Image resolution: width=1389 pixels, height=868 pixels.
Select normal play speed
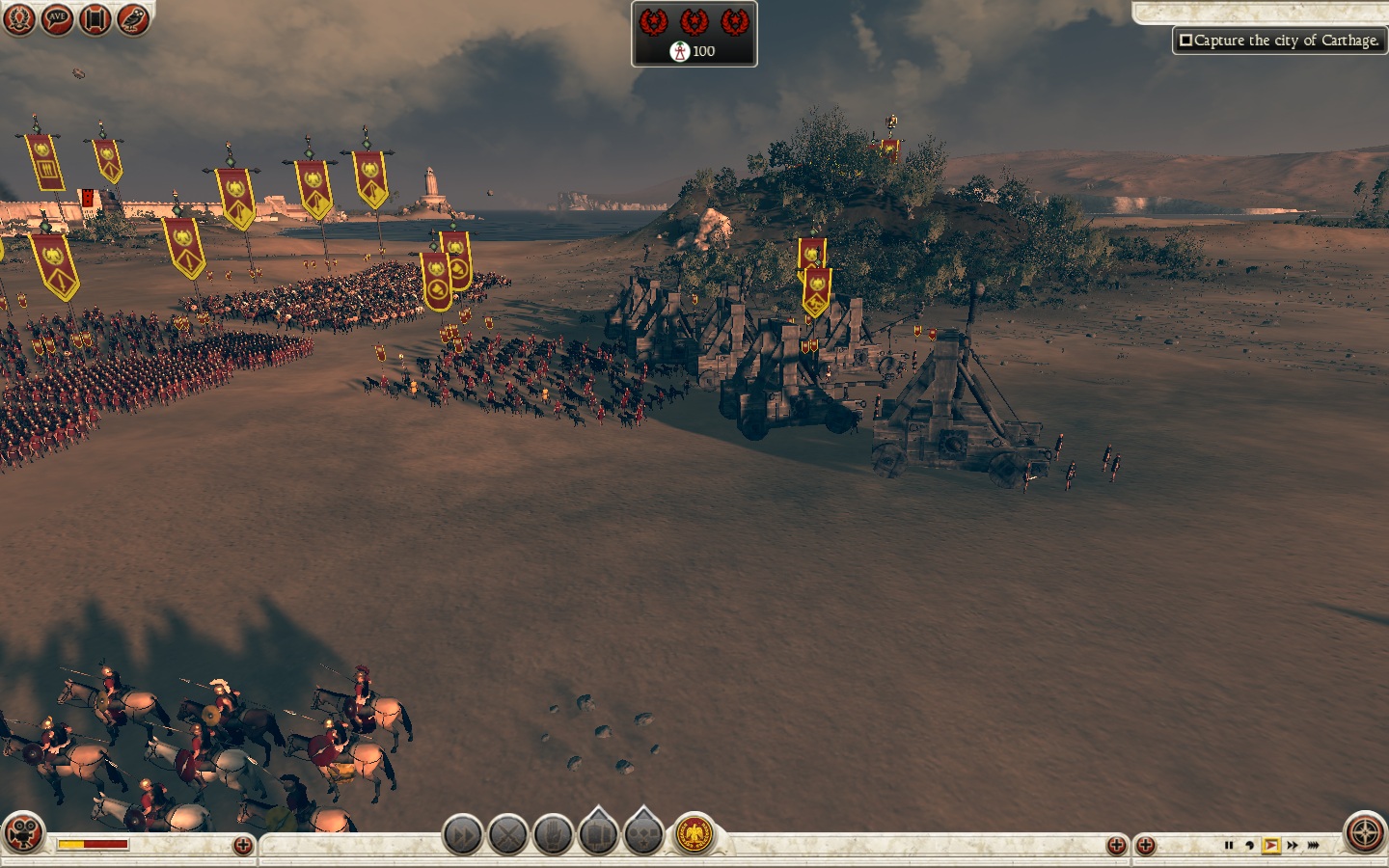tap(1270, 846)
